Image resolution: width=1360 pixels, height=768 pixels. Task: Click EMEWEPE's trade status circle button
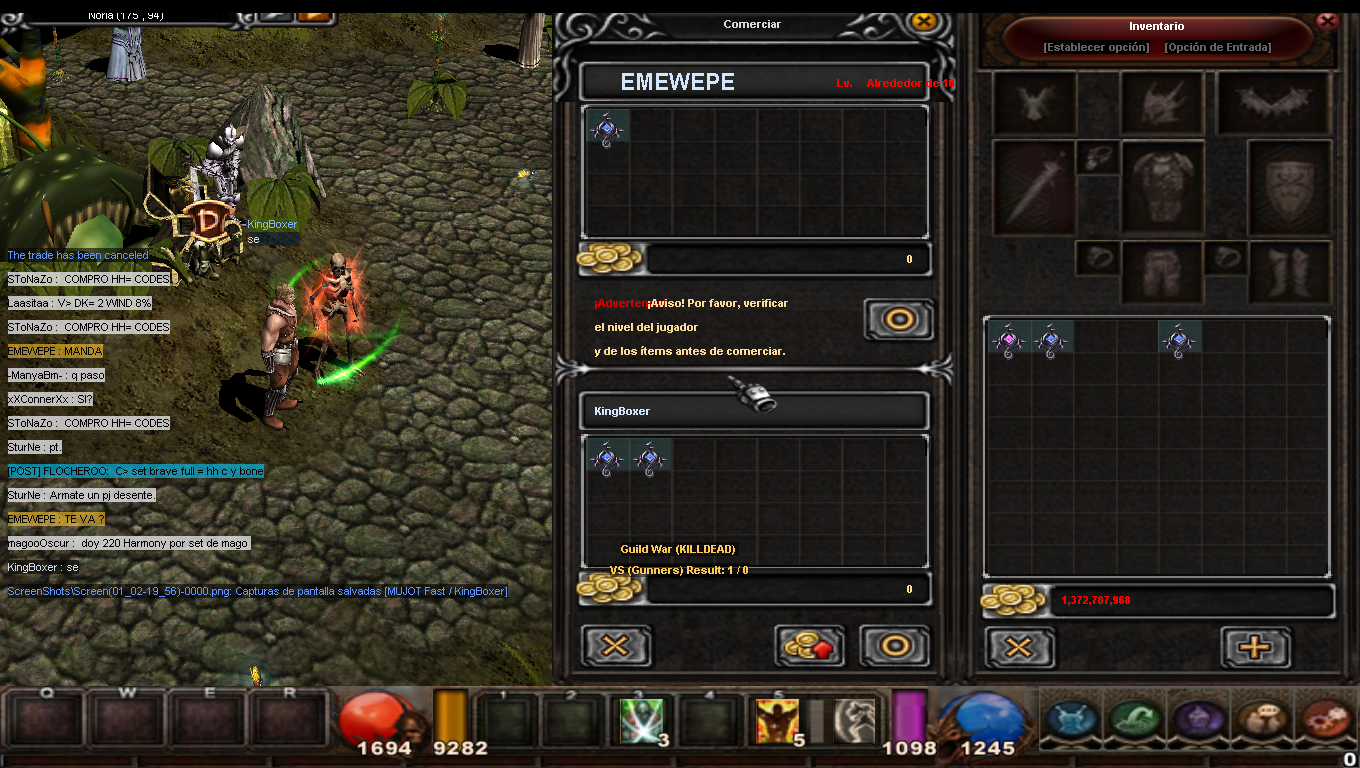point(898,320)
